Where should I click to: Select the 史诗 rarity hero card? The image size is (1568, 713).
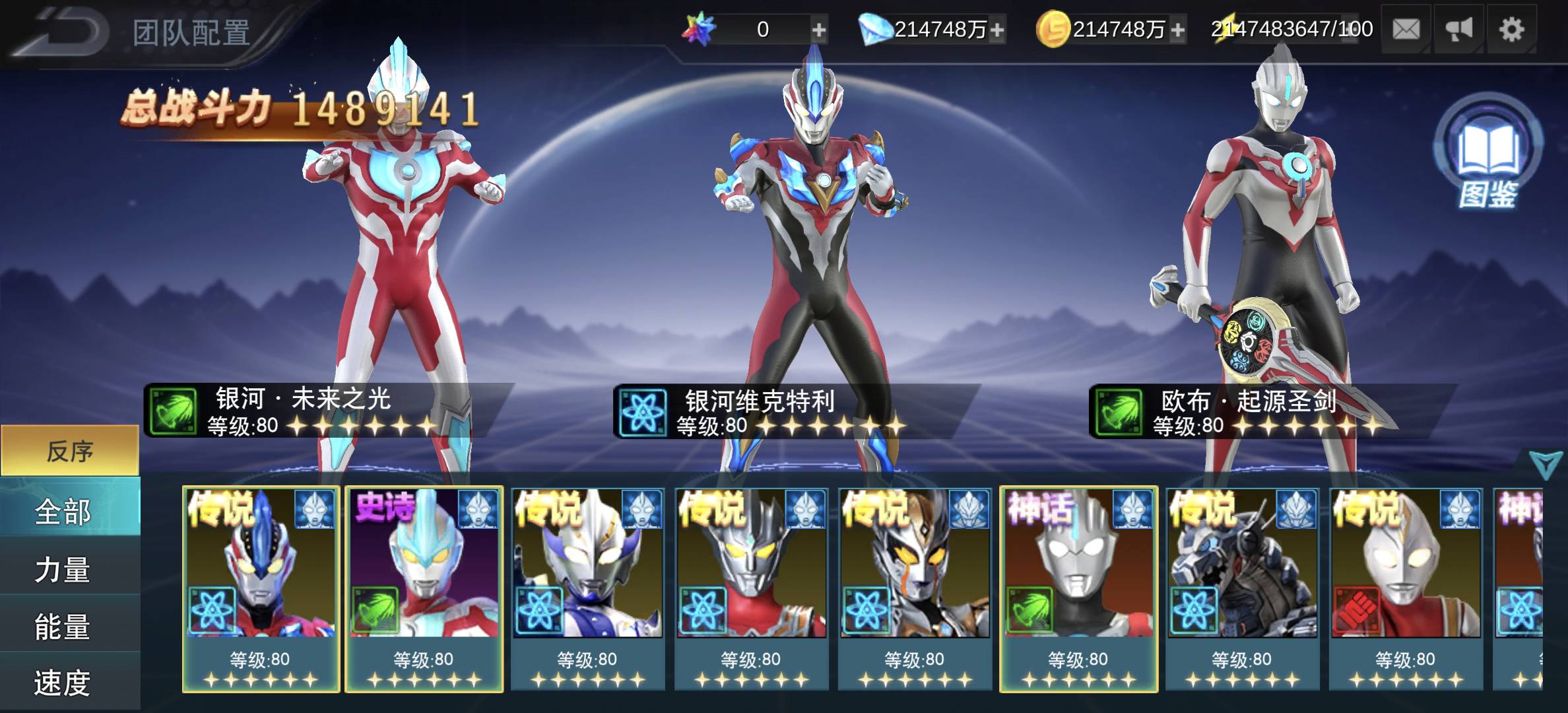click(x=424, y=588)
